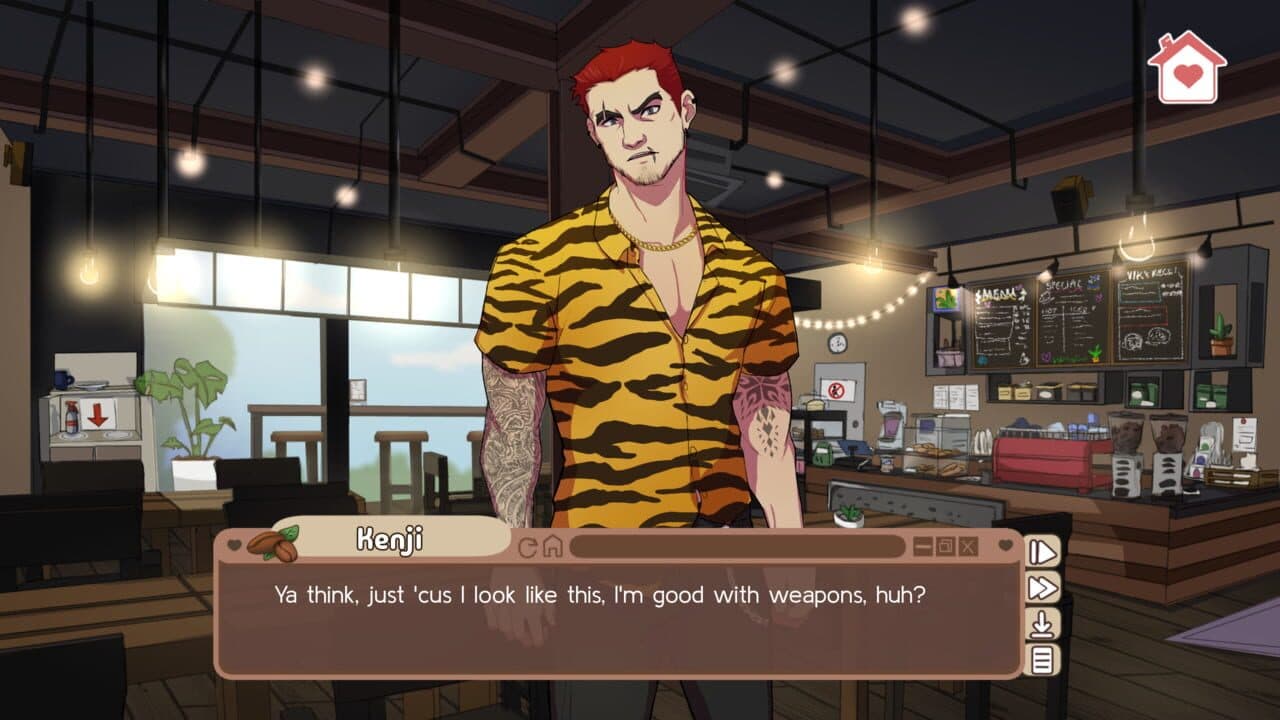Select the copy-window icon in the dialogue bar
Screen dimensions: 1280x720
click(944, 546)
